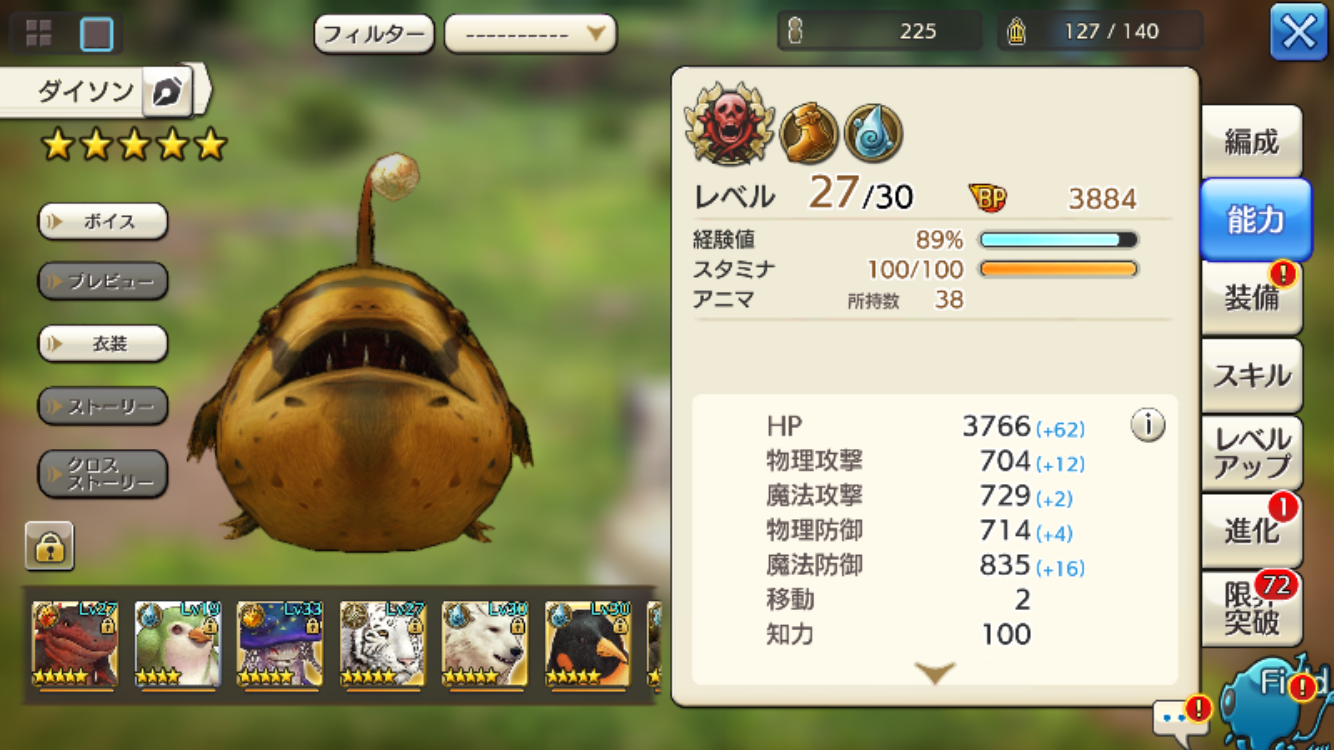Play the ボイス voice option
Screen dimensions: 1334x750
103,222
